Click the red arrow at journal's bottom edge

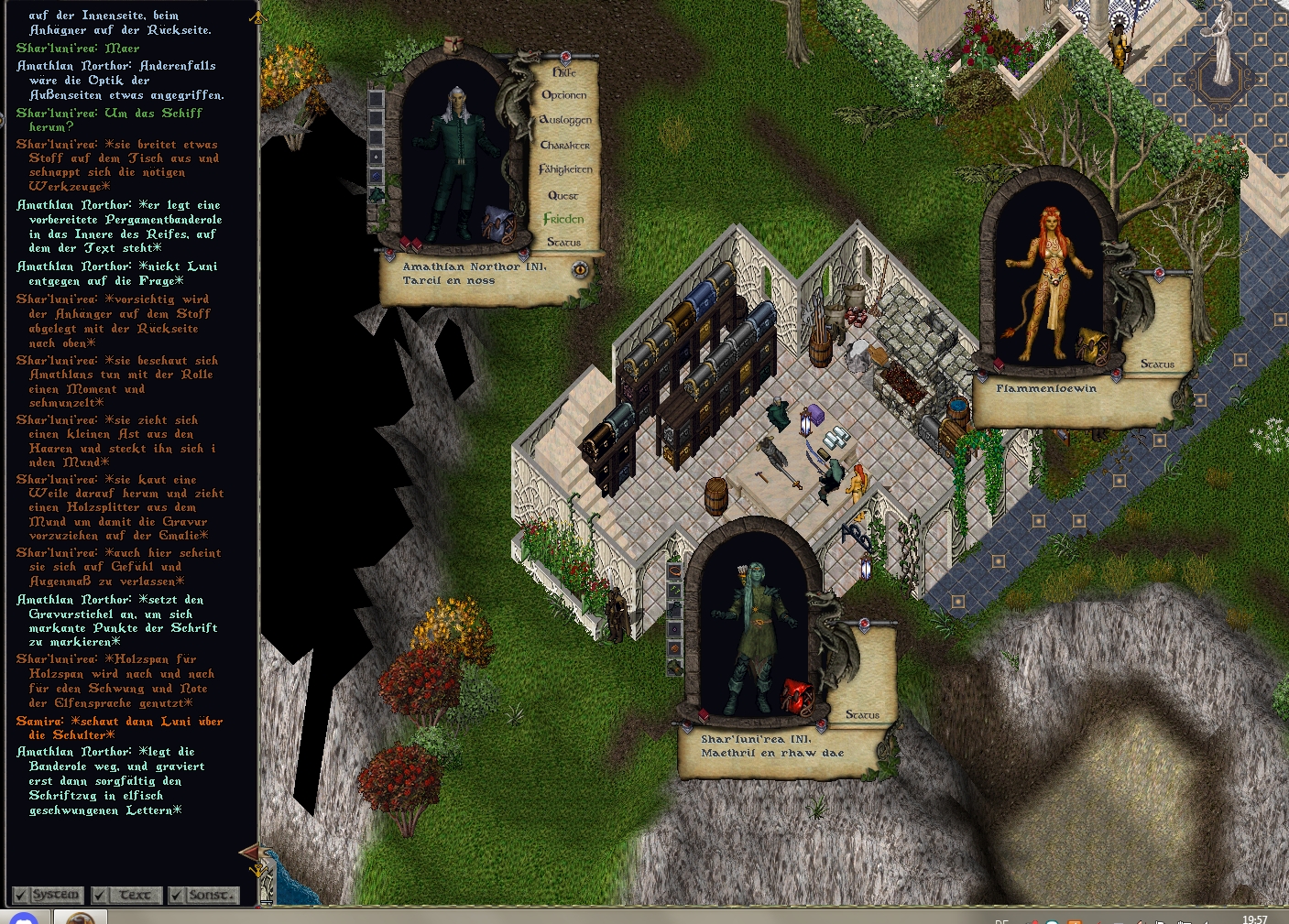[x=250, y=853]
